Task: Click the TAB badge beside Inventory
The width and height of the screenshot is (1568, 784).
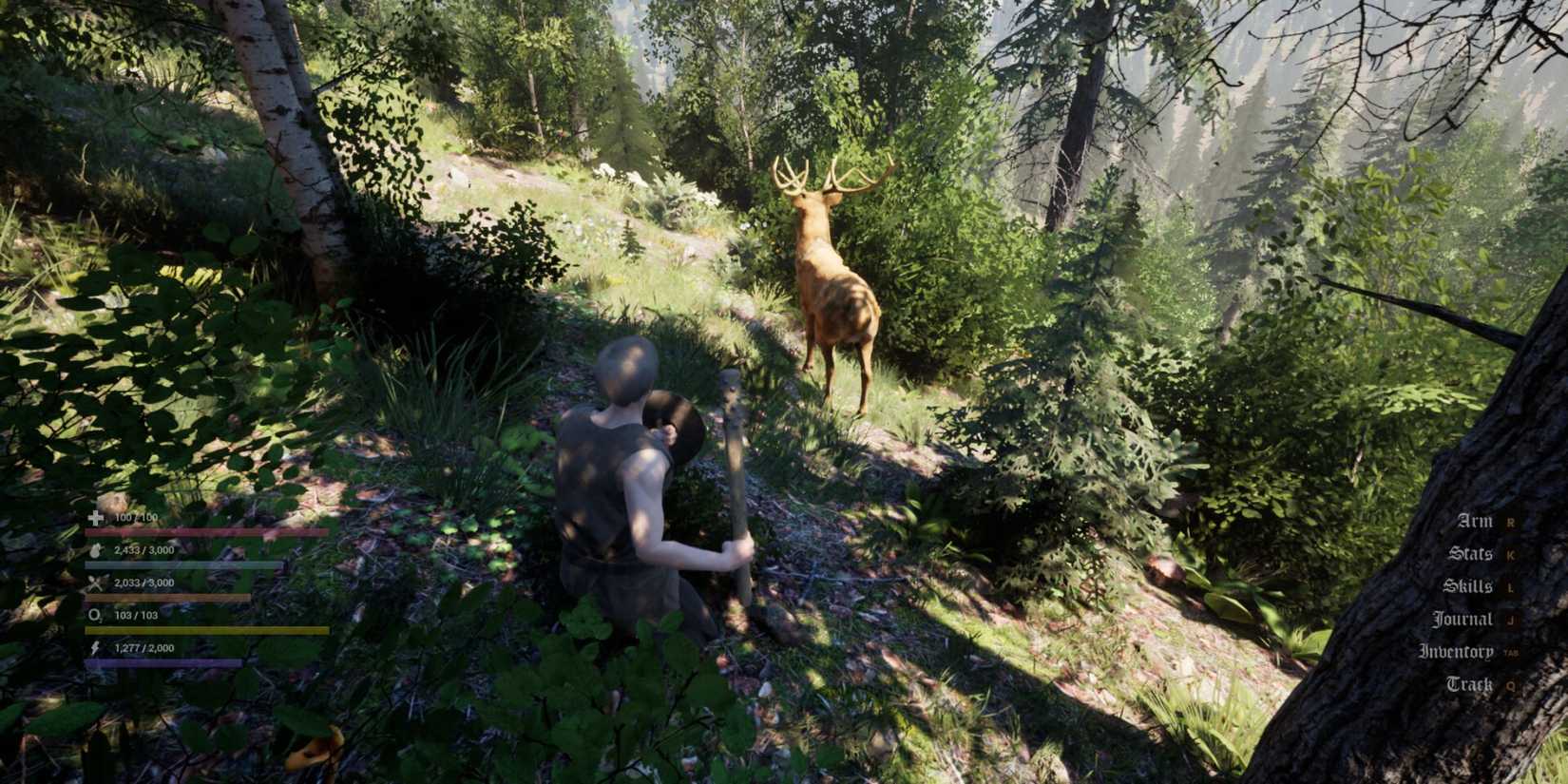Action: pyautogui.click(x=1511, y=653)
